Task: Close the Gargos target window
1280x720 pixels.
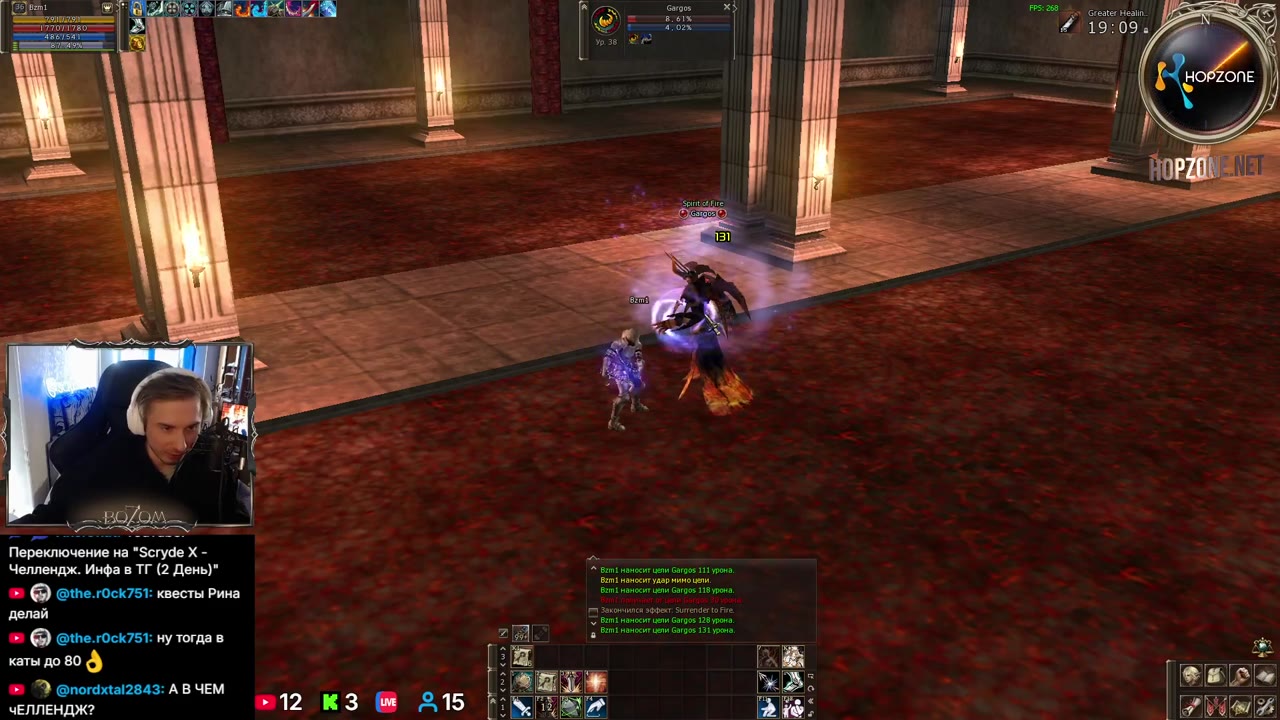Action: (x=727, y=7)
